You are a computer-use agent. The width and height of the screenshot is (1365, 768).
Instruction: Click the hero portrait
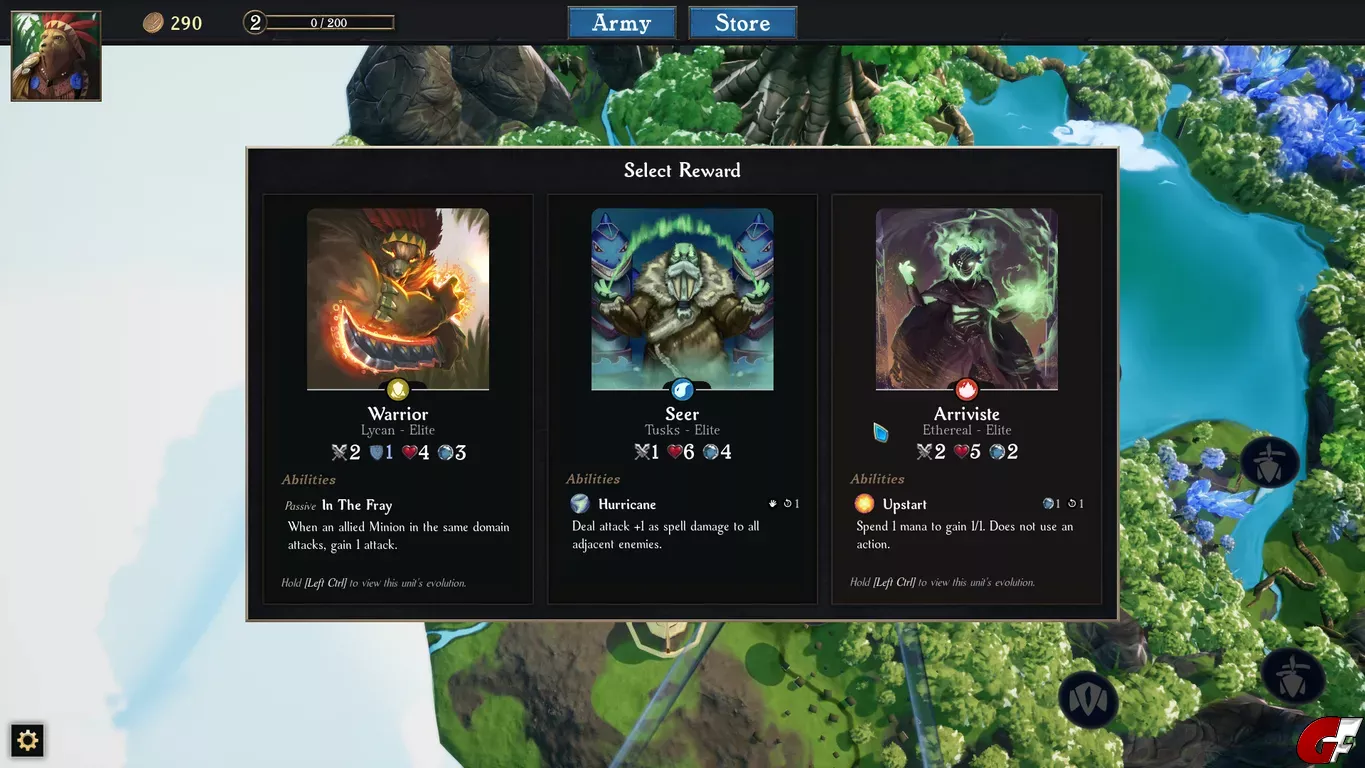56,56
